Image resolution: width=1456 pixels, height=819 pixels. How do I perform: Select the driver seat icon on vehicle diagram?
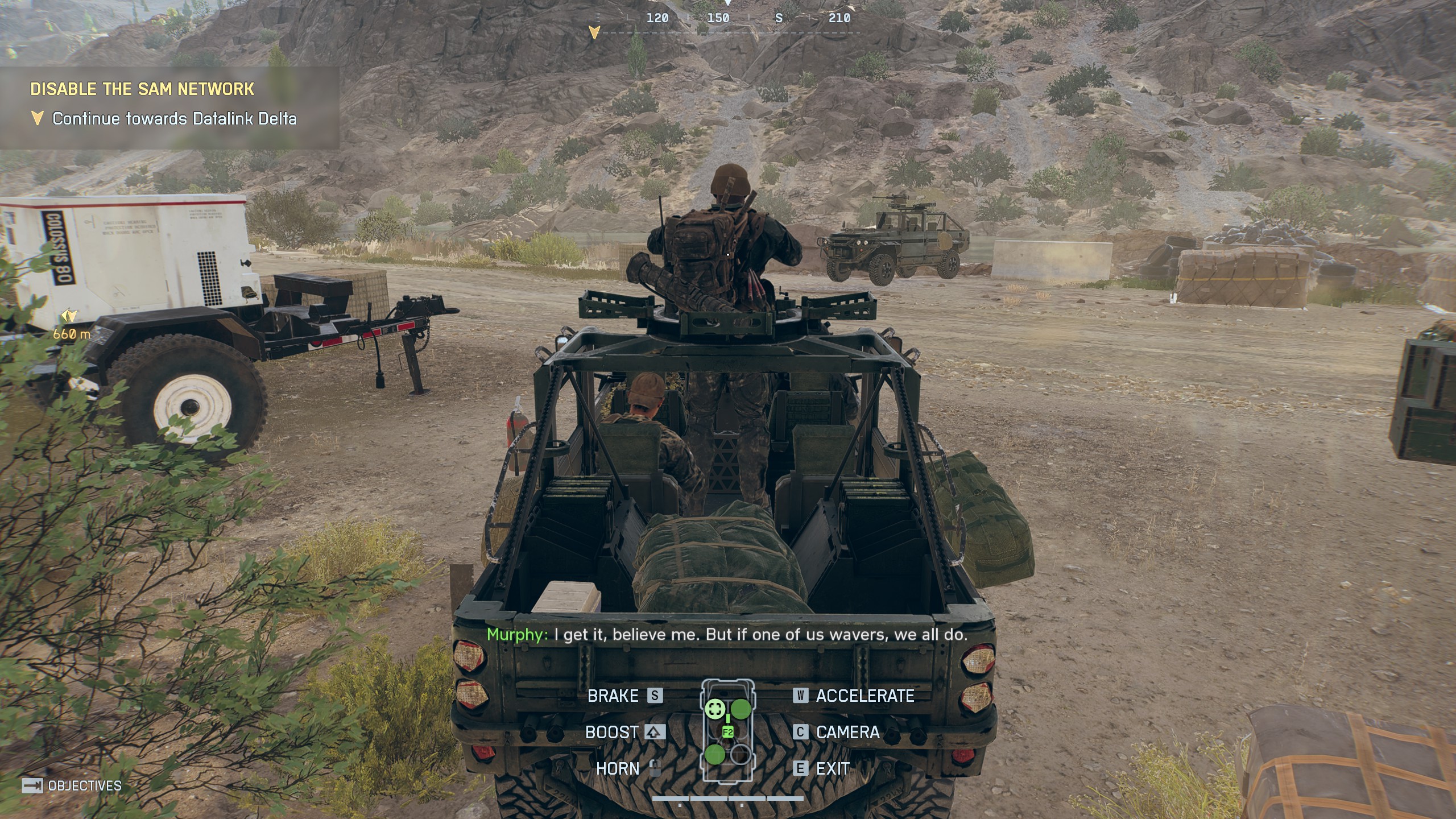[x=715, y=709]
